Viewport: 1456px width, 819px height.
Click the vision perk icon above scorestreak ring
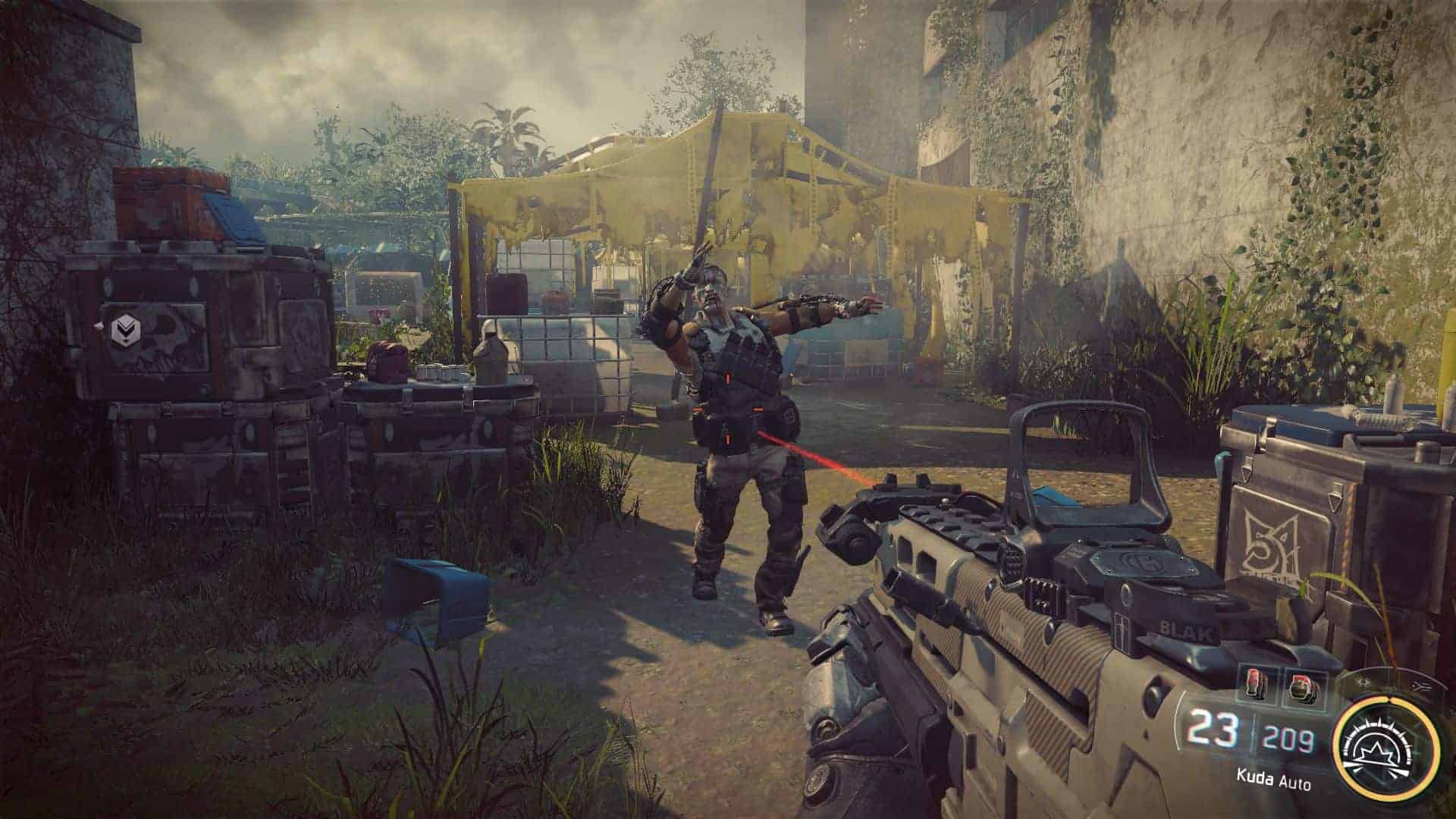click(1363, 682)
